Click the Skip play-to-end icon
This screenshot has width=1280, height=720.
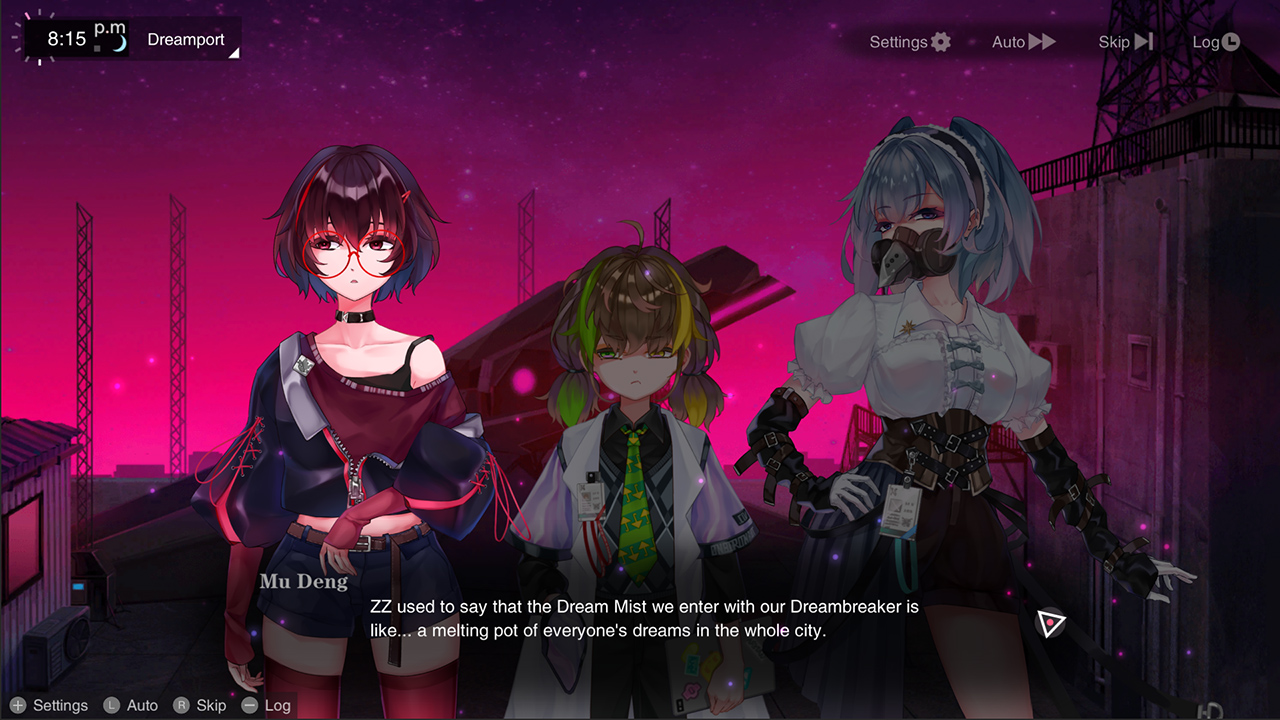pyautogui.click(x=1143, y=41)
